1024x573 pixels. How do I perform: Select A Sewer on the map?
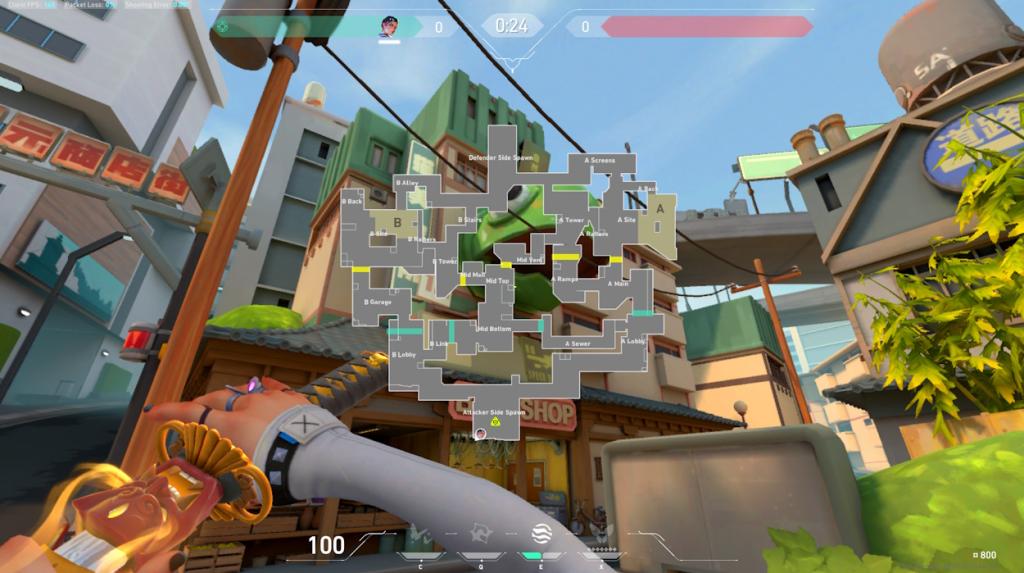[x=578, y=344]
